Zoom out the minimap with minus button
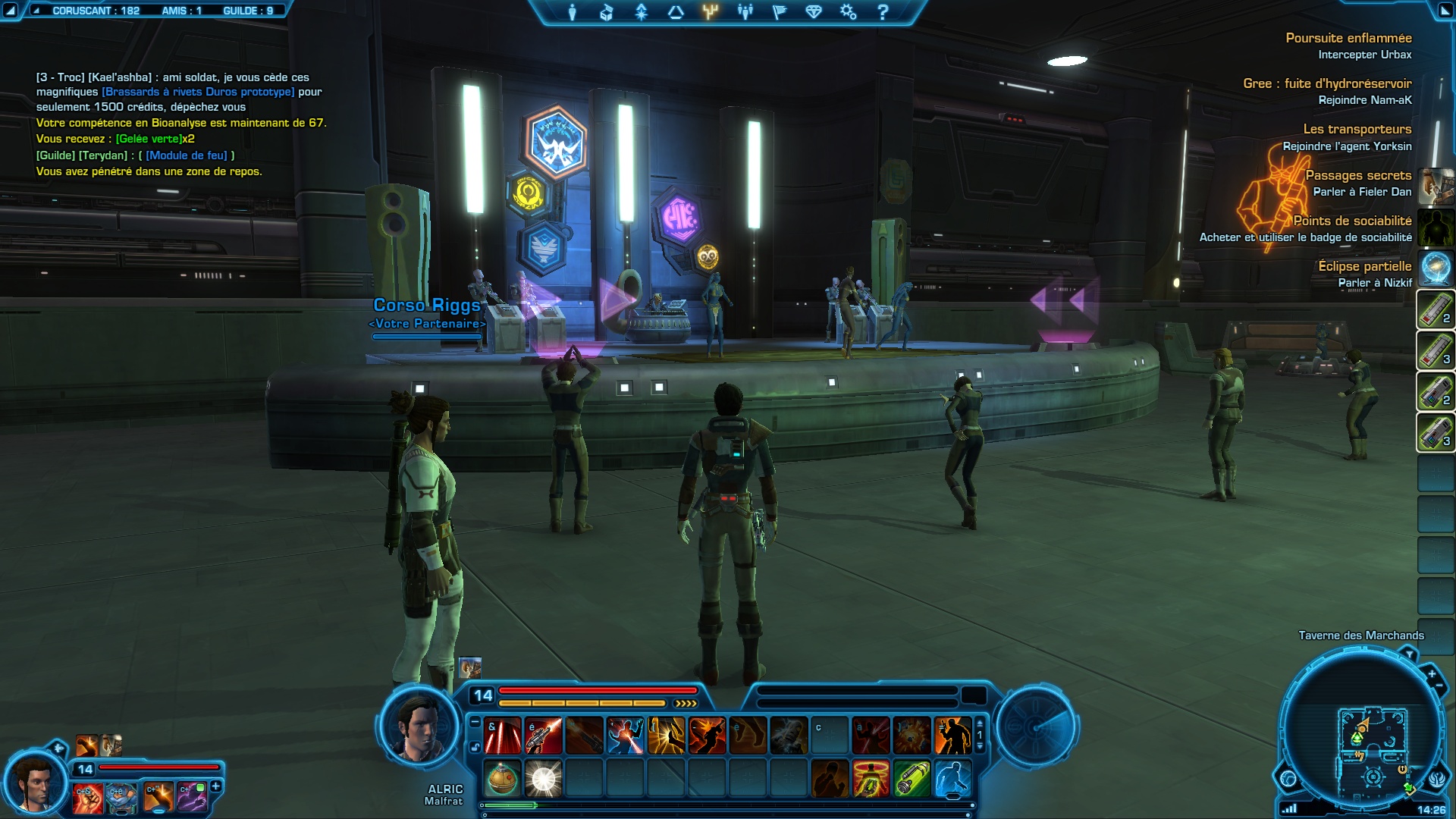 pos(1439,686)
